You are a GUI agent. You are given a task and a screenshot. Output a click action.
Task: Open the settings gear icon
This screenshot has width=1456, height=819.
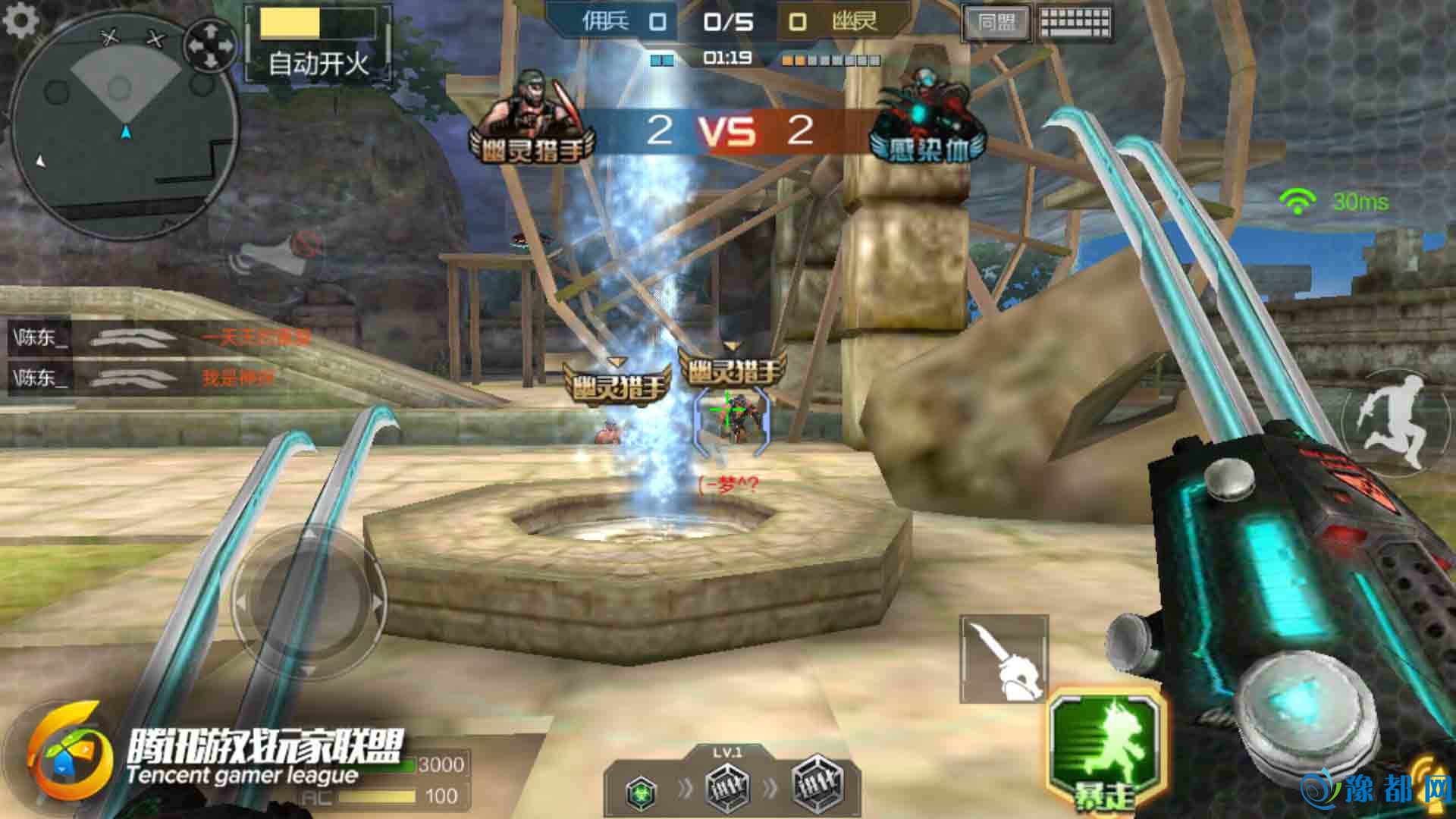point(20,20)
